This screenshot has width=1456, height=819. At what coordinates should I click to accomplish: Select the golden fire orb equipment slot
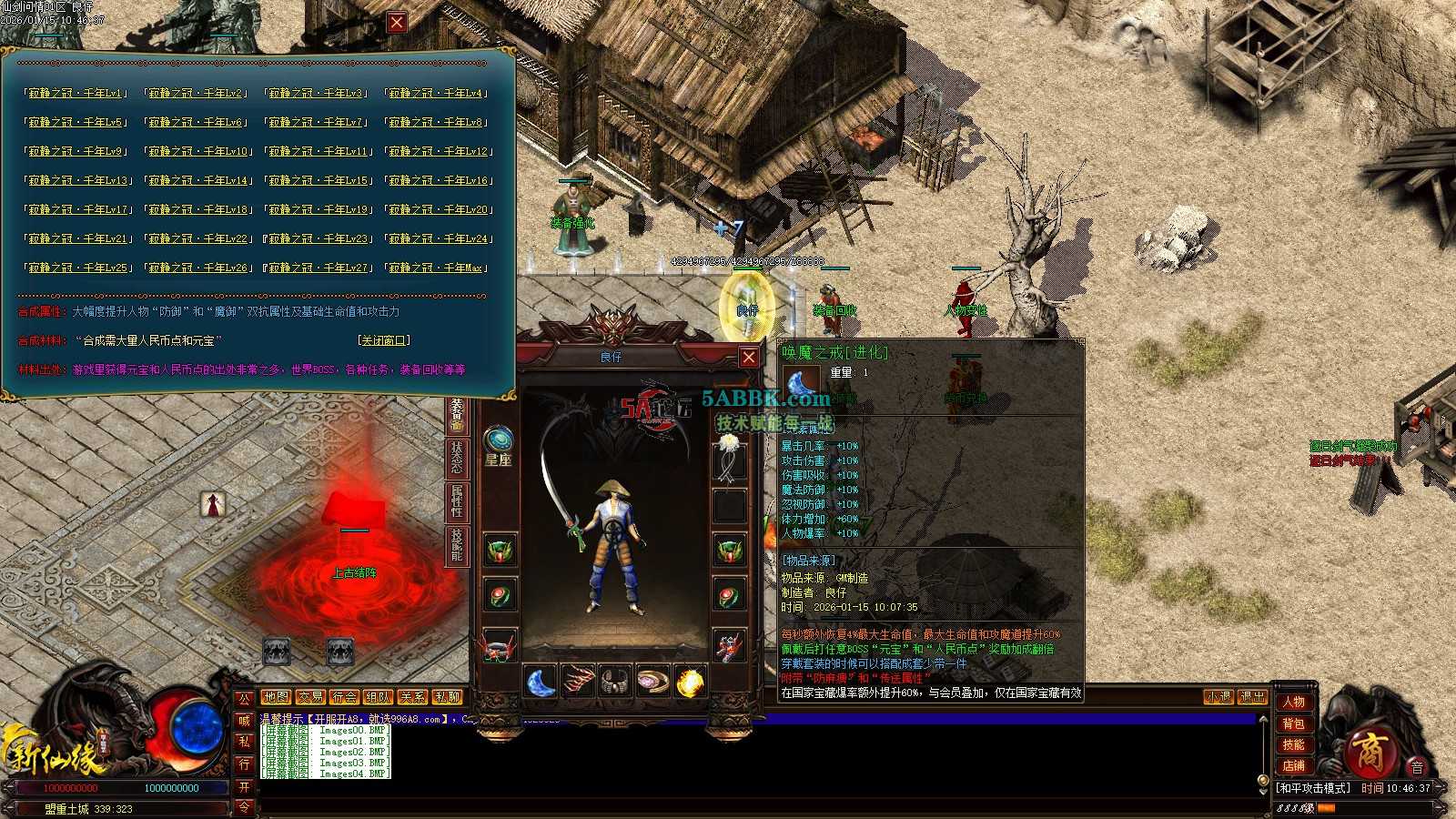[691, 682]
